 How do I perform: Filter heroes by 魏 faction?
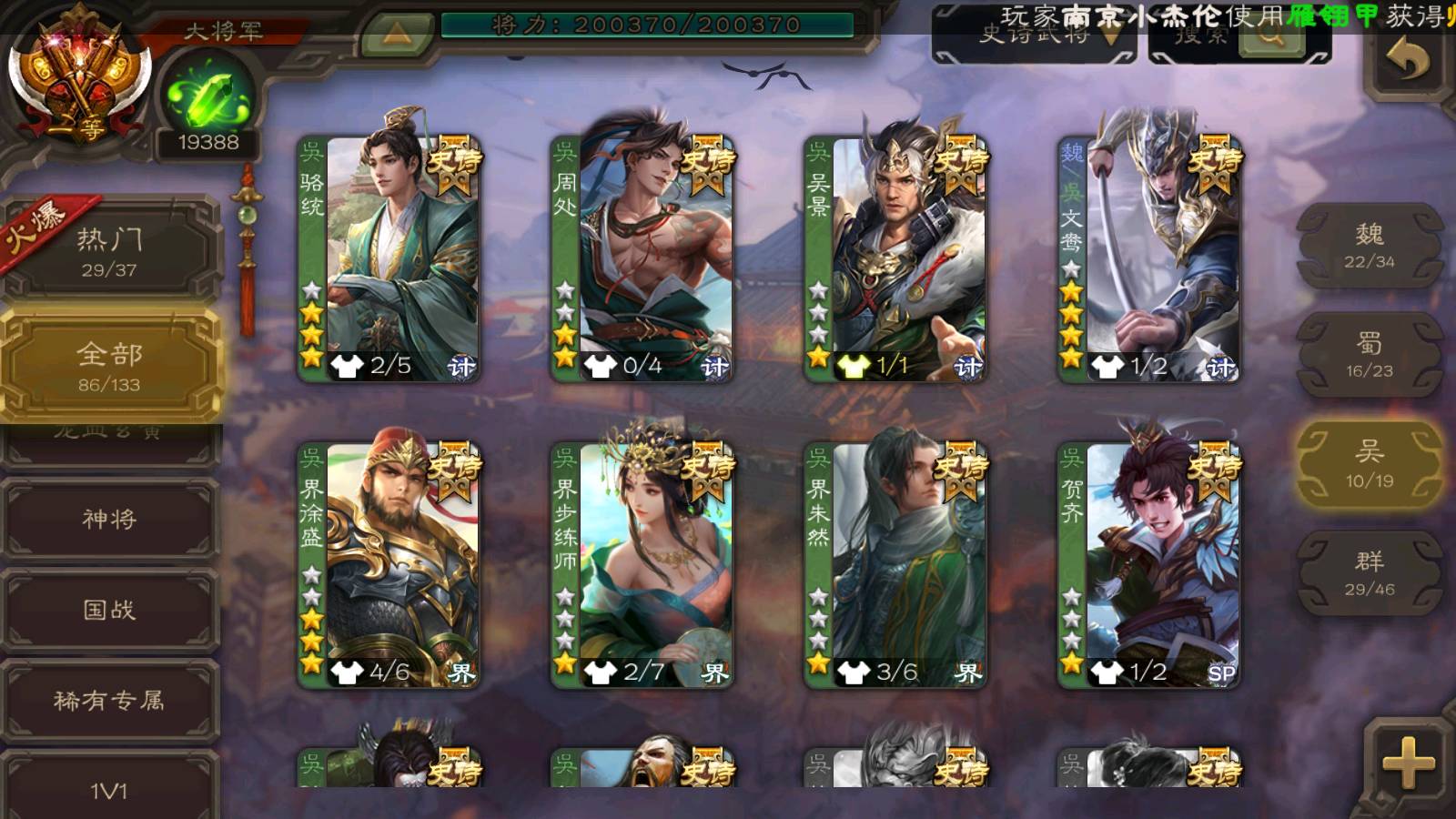click(1369, 246)
